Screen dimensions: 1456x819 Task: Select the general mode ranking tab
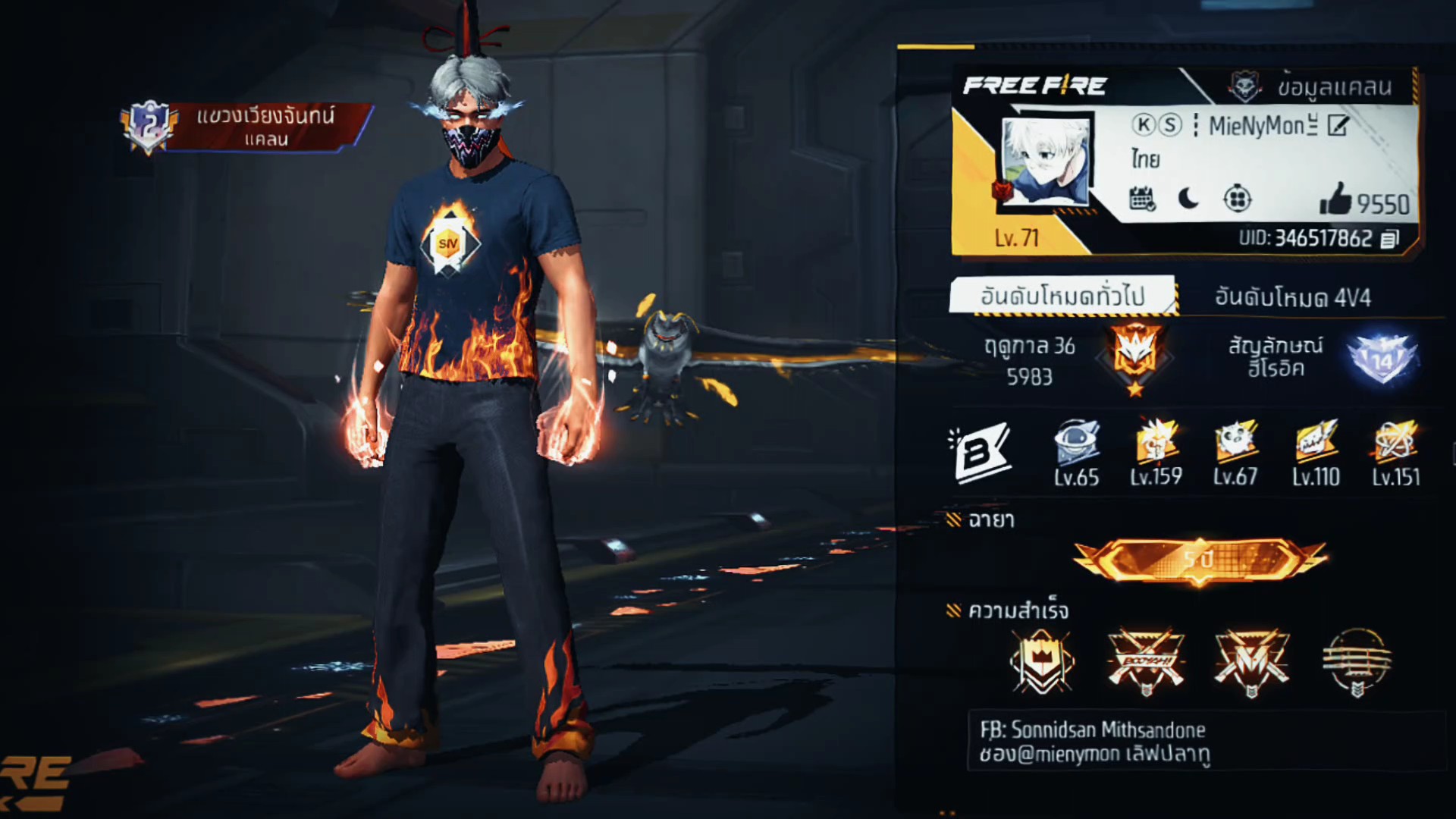pyautogui.click(x=1062, y=296)
